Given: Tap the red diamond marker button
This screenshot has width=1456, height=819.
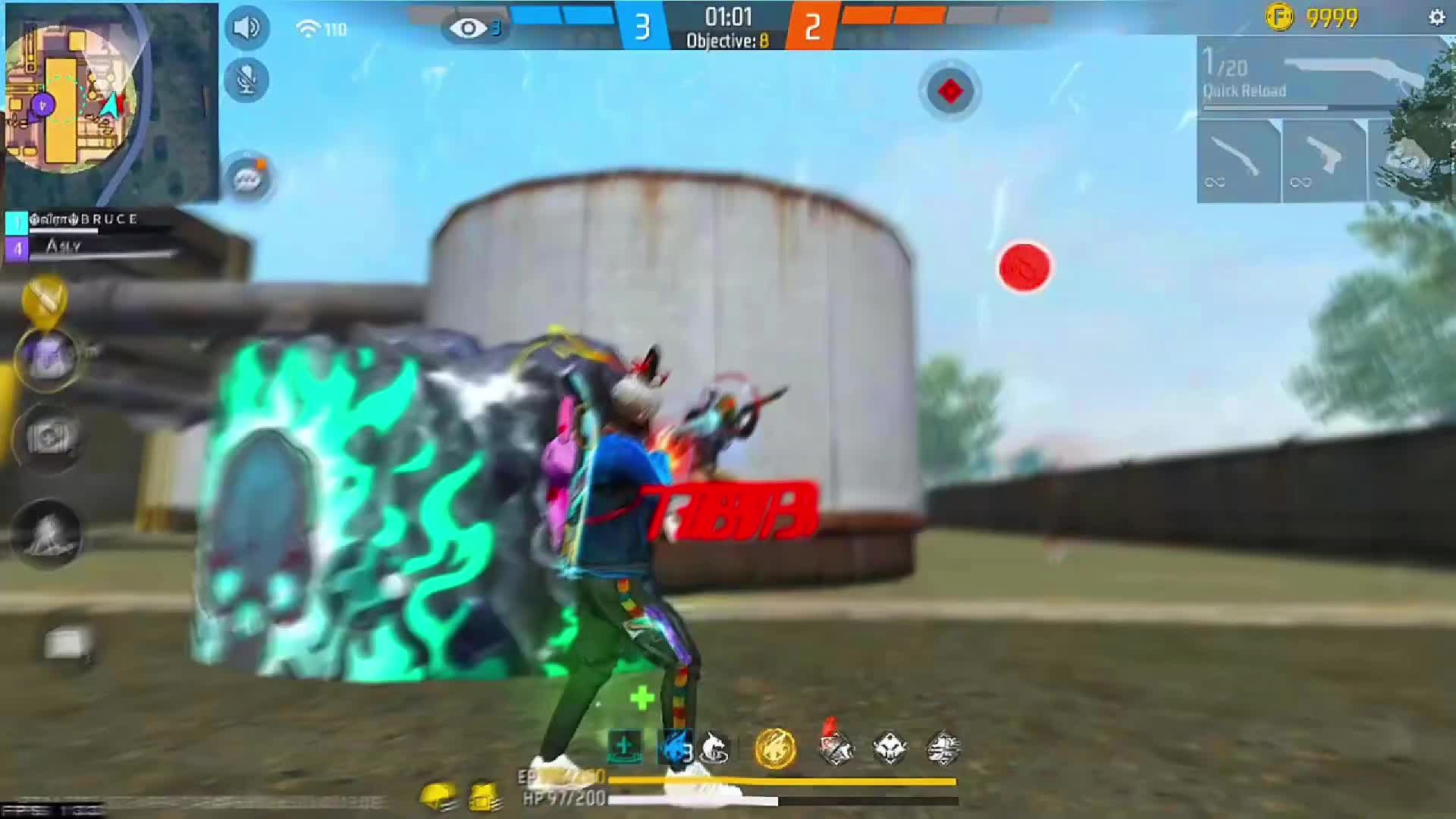Looking at the screenshot, I should point(950,91).
